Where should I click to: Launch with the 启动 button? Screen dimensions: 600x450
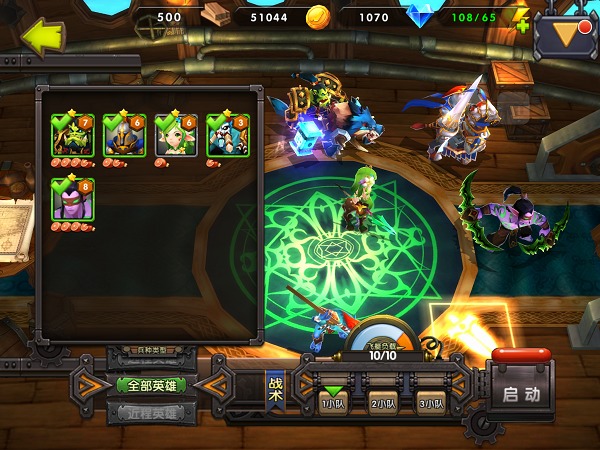(x=521, y=393)
